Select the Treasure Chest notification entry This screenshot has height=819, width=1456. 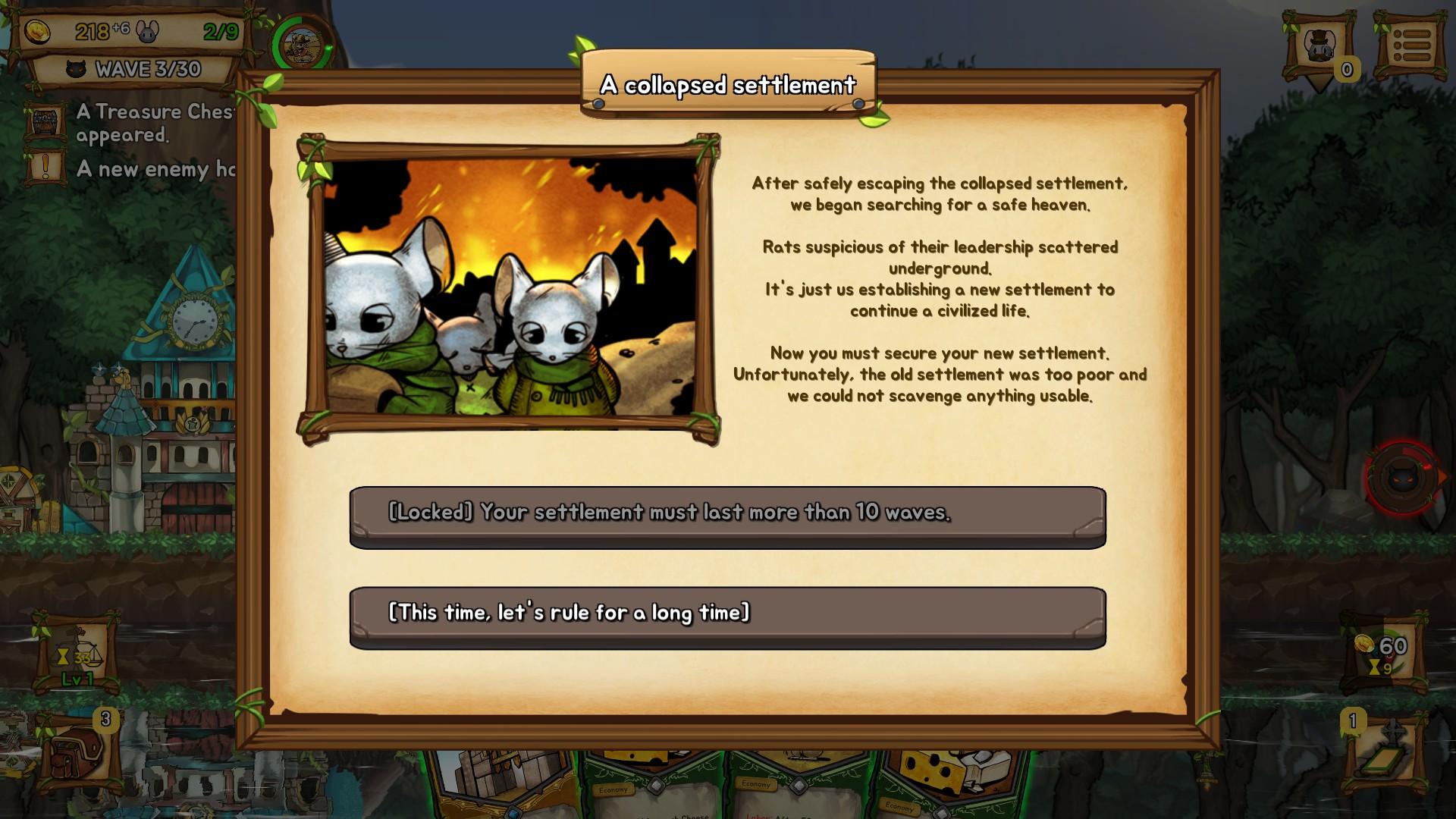pyautogui.click(x=129, y=123)
